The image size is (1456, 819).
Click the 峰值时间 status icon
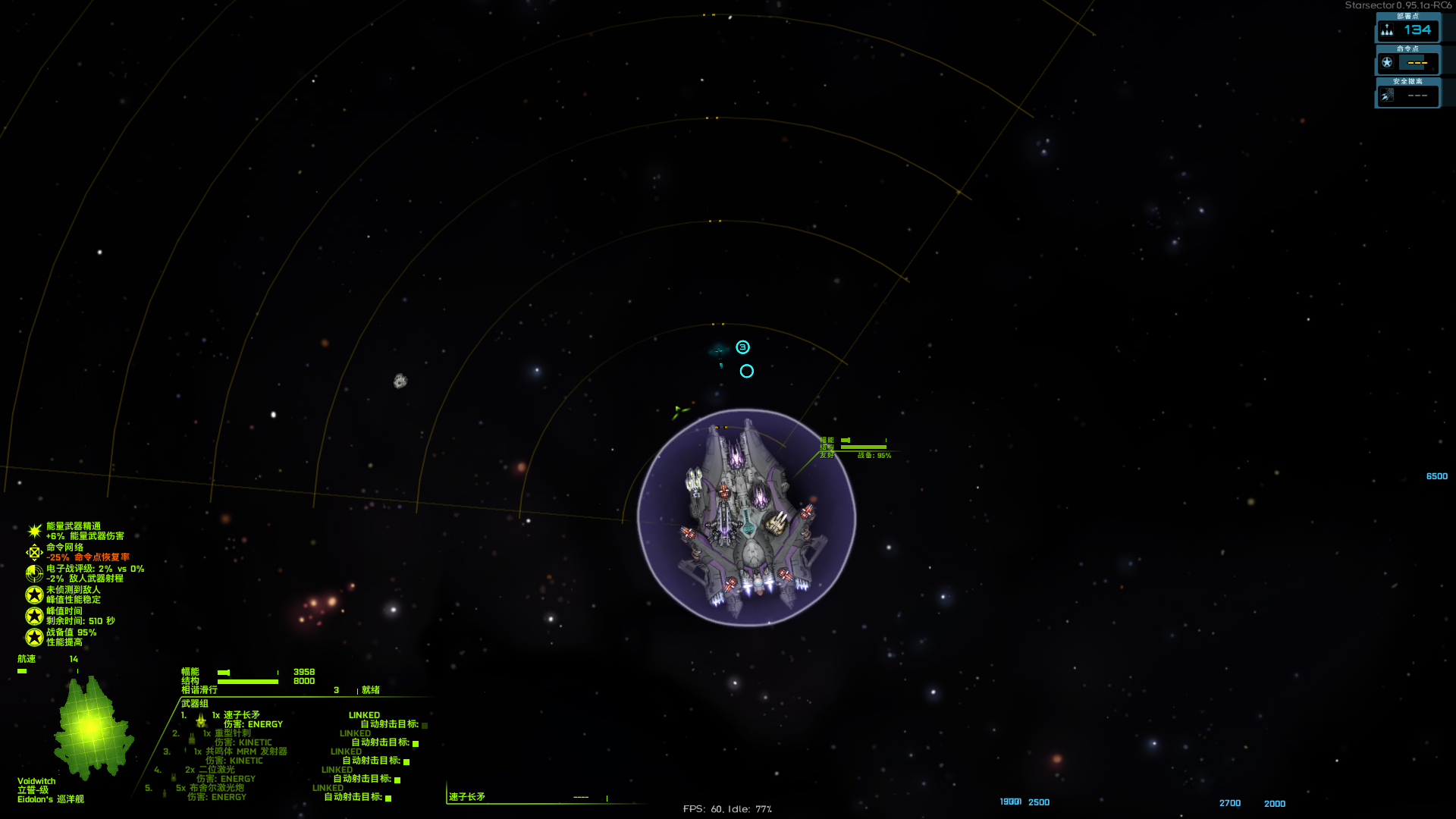pyautogui.click(x=34, y=616)
